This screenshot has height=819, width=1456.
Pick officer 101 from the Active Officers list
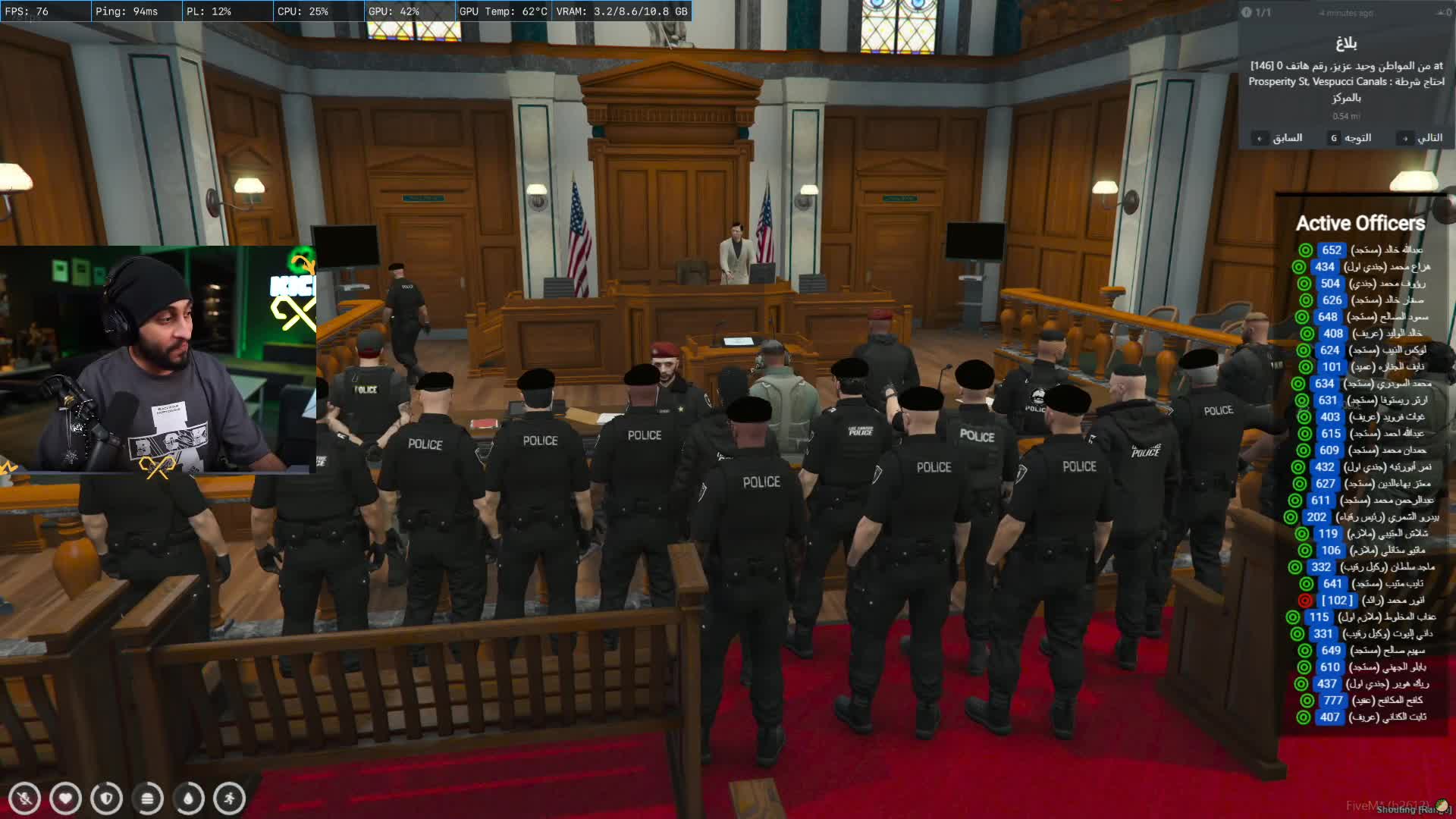[x=1362, y=367]
